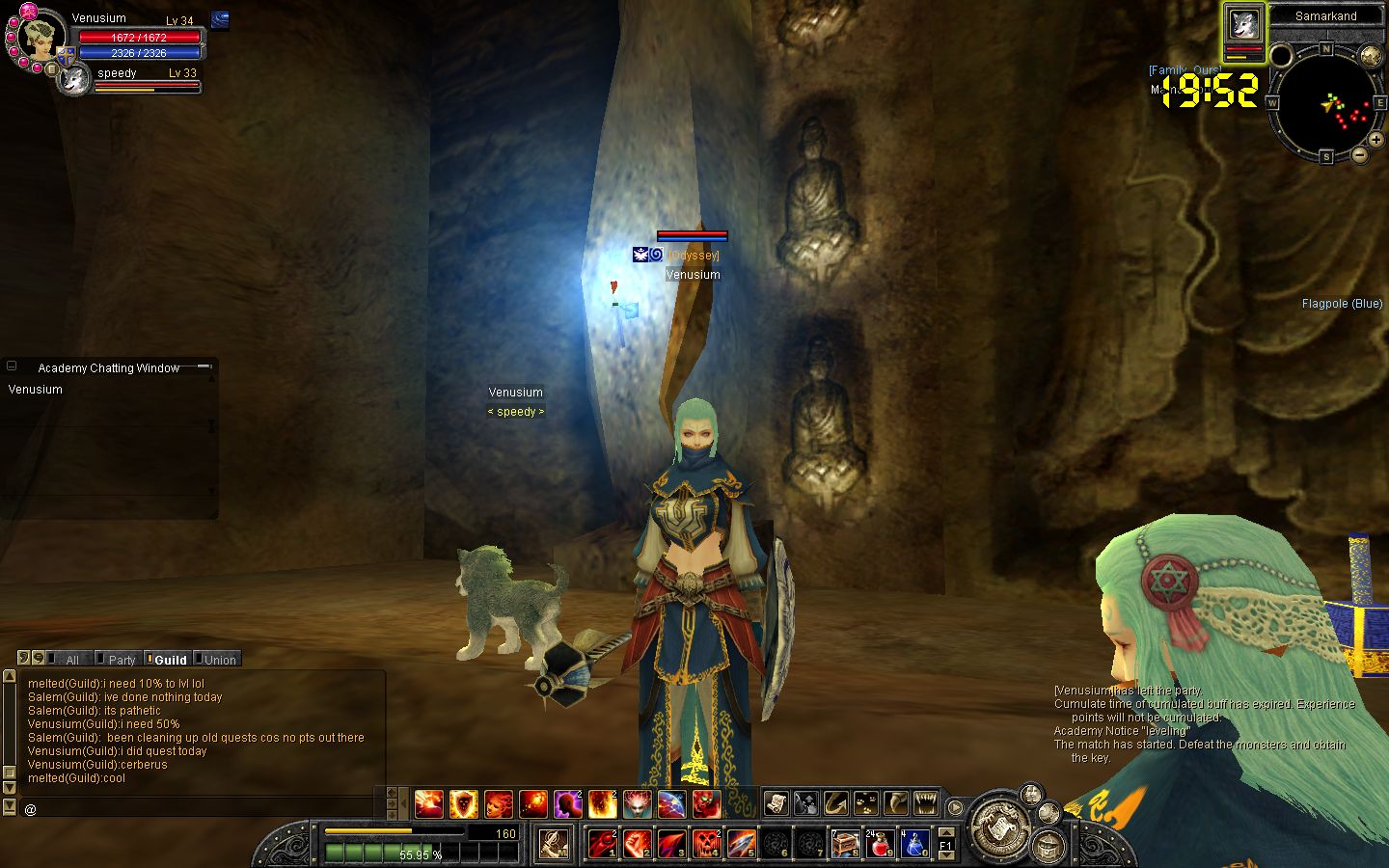Activate the red skull skill in slot 4
This screenshot has height=868, width=1389.
click(706, 843)
